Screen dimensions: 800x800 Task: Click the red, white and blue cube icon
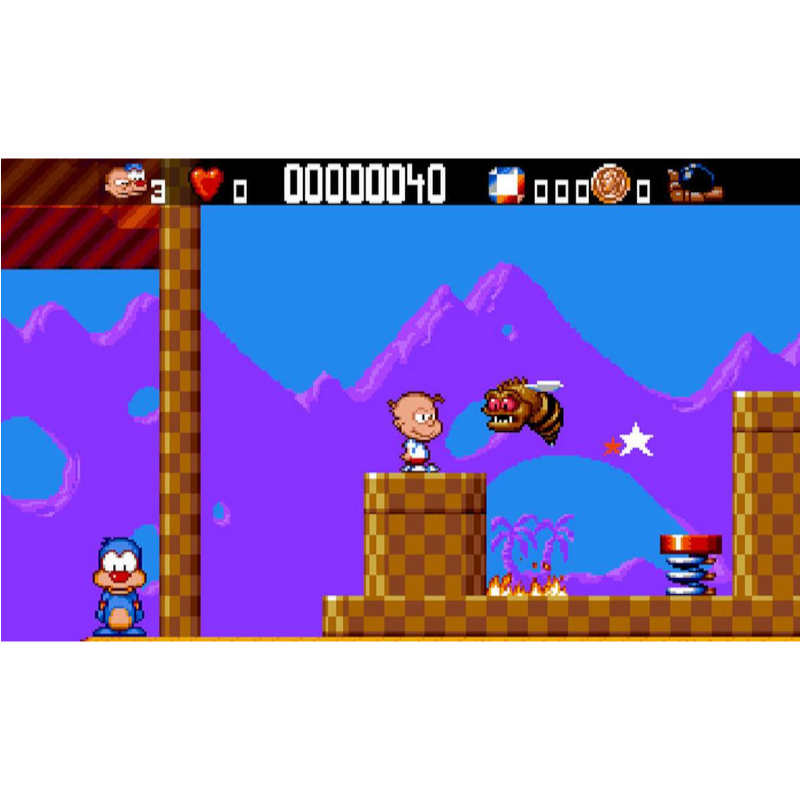pos(506,184)
